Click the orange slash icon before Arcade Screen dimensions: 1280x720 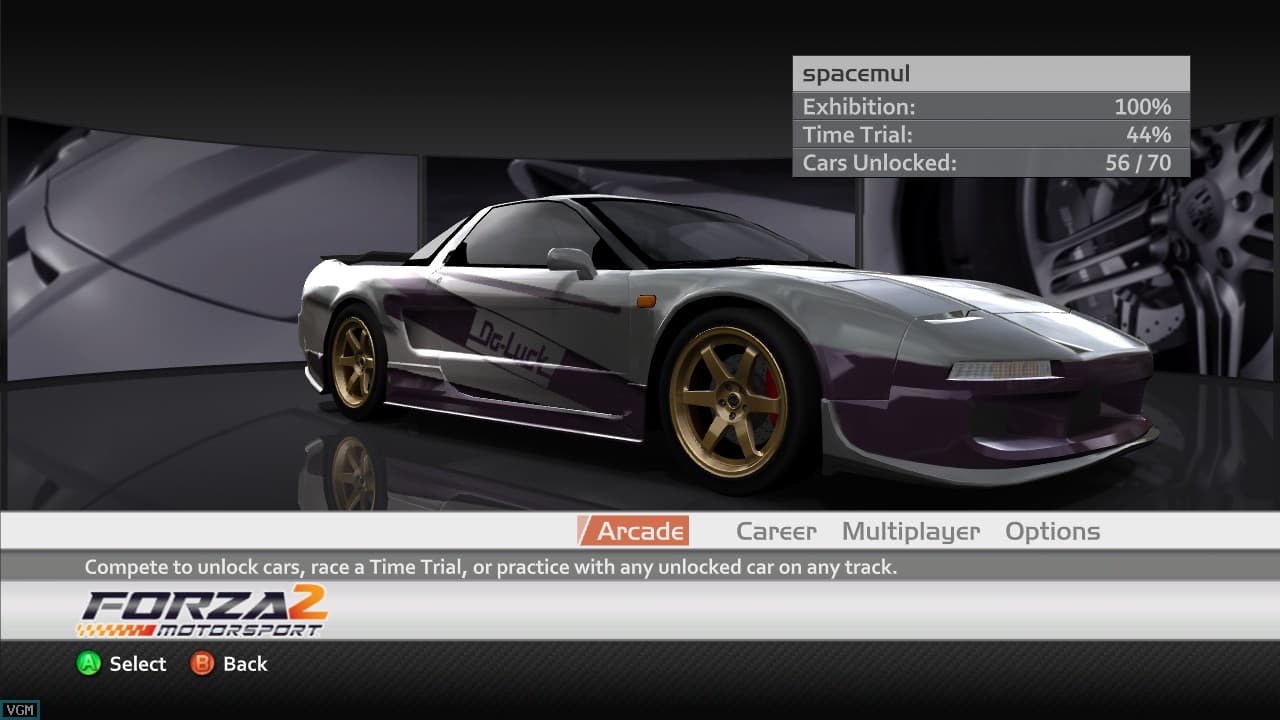point(585,531)
